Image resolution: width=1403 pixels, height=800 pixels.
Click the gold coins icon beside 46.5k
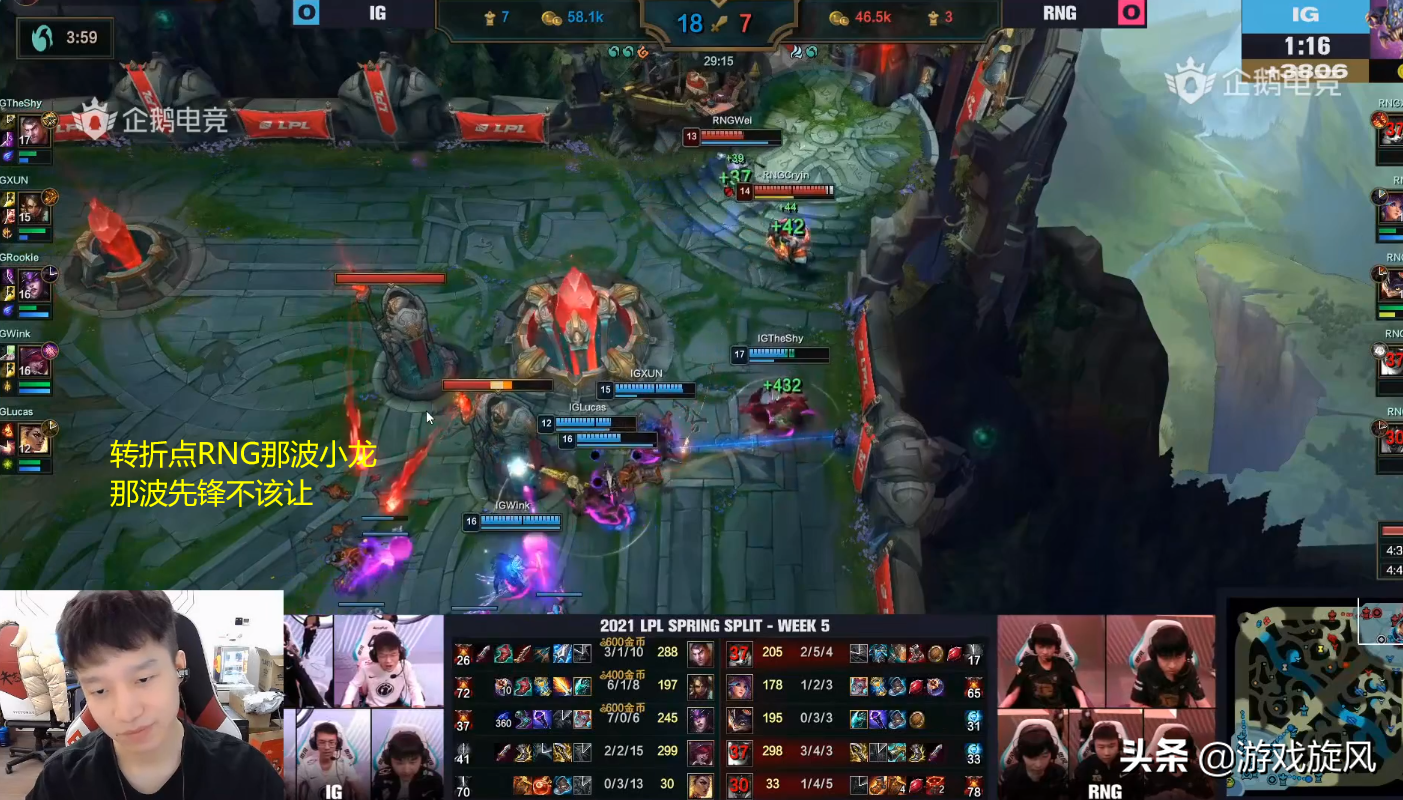pyautogui.click(x=836, y=18)
